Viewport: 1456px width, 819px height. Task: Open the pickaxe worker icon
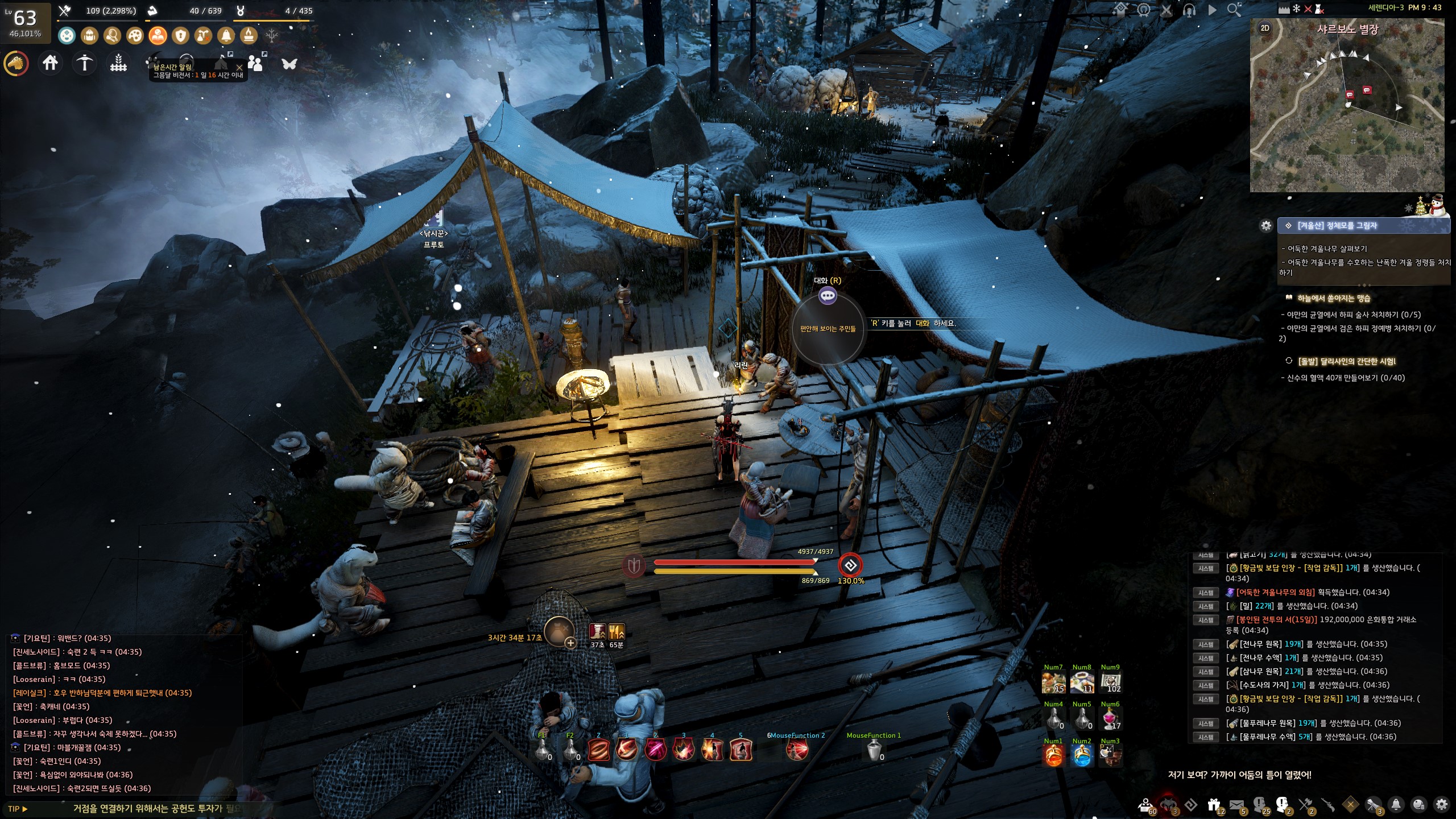click(84, 63)
